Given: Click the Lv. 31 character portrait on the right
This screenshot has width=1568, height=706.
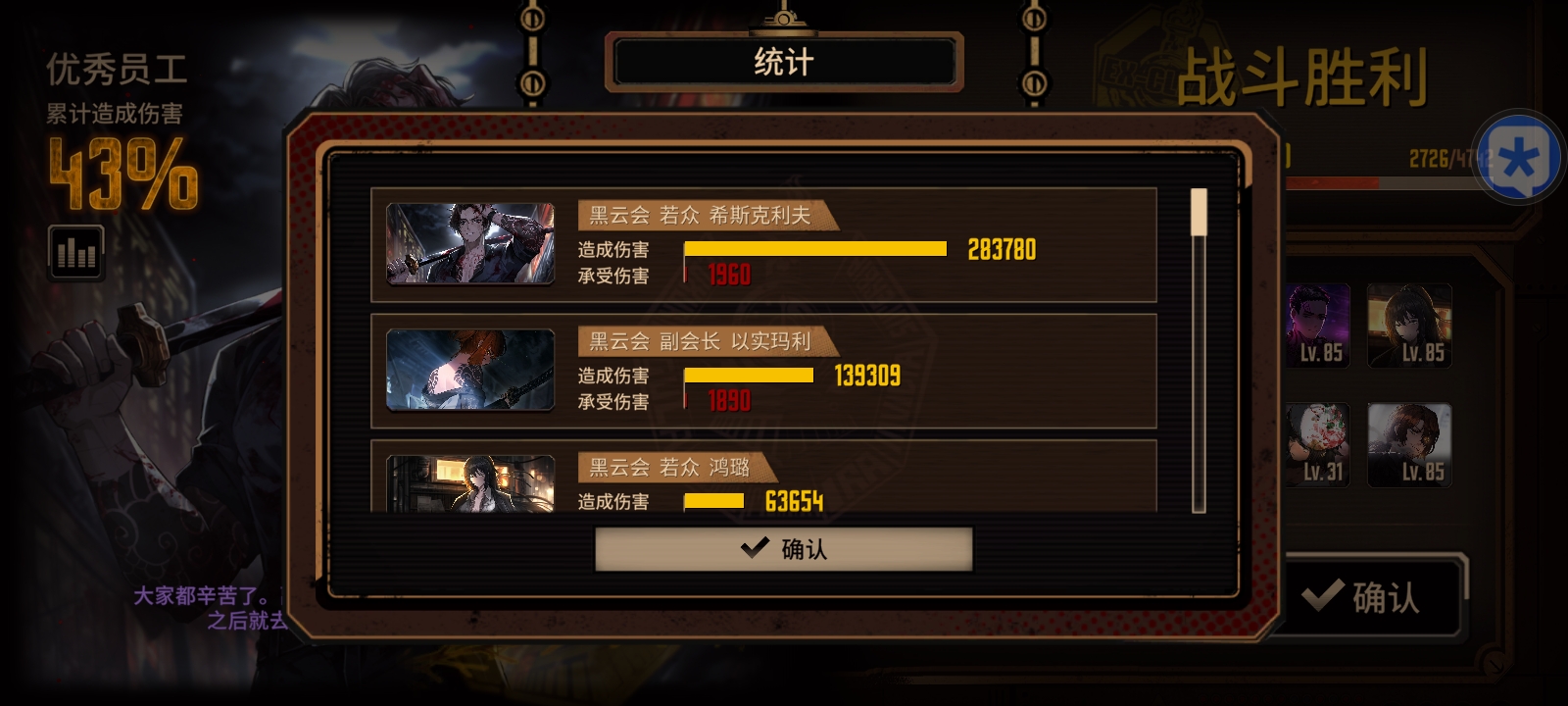Looking at the screenshot, I should coord(1317,443).
